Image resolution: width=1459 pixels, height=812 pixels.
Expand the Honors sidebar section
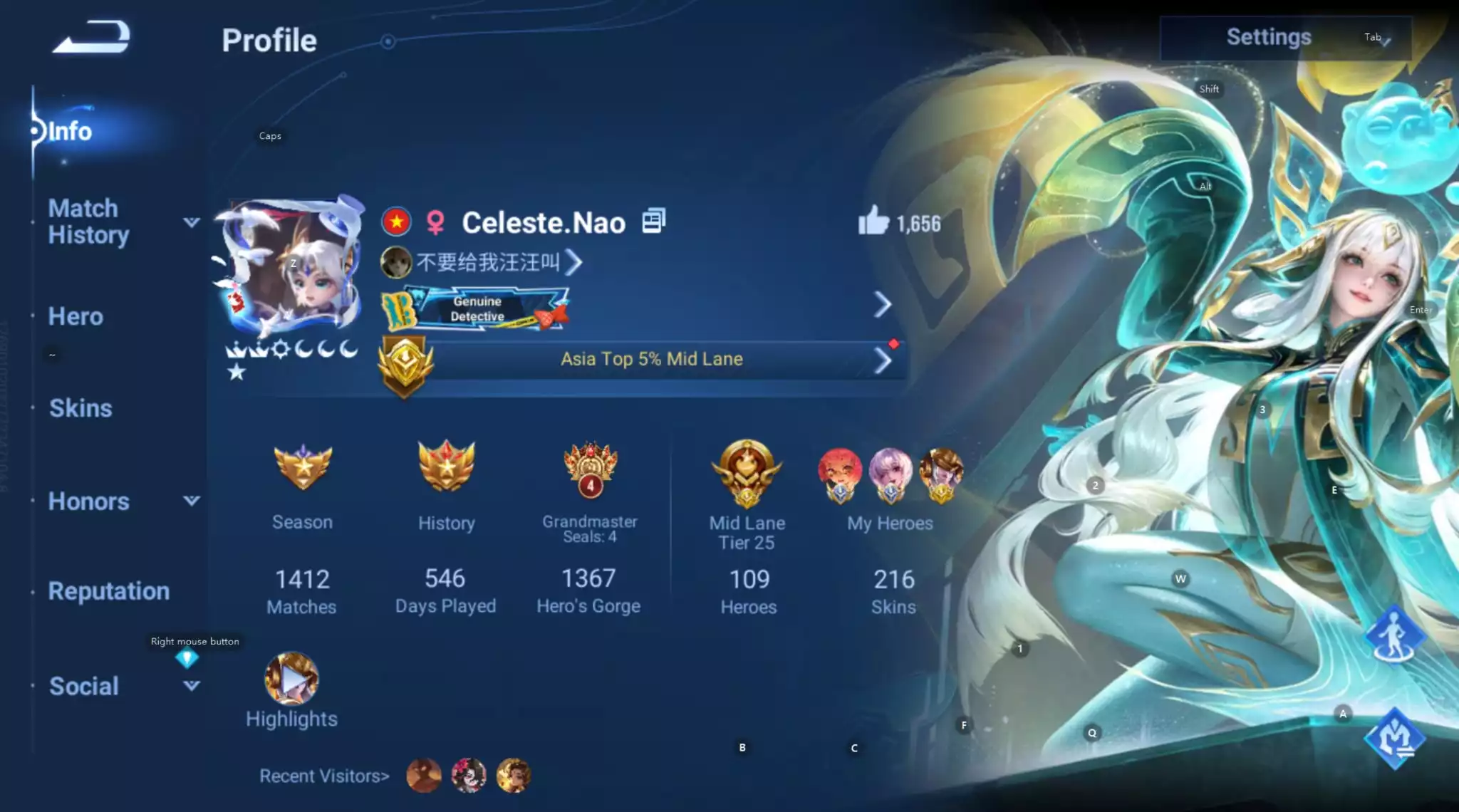tap(191, 501)
